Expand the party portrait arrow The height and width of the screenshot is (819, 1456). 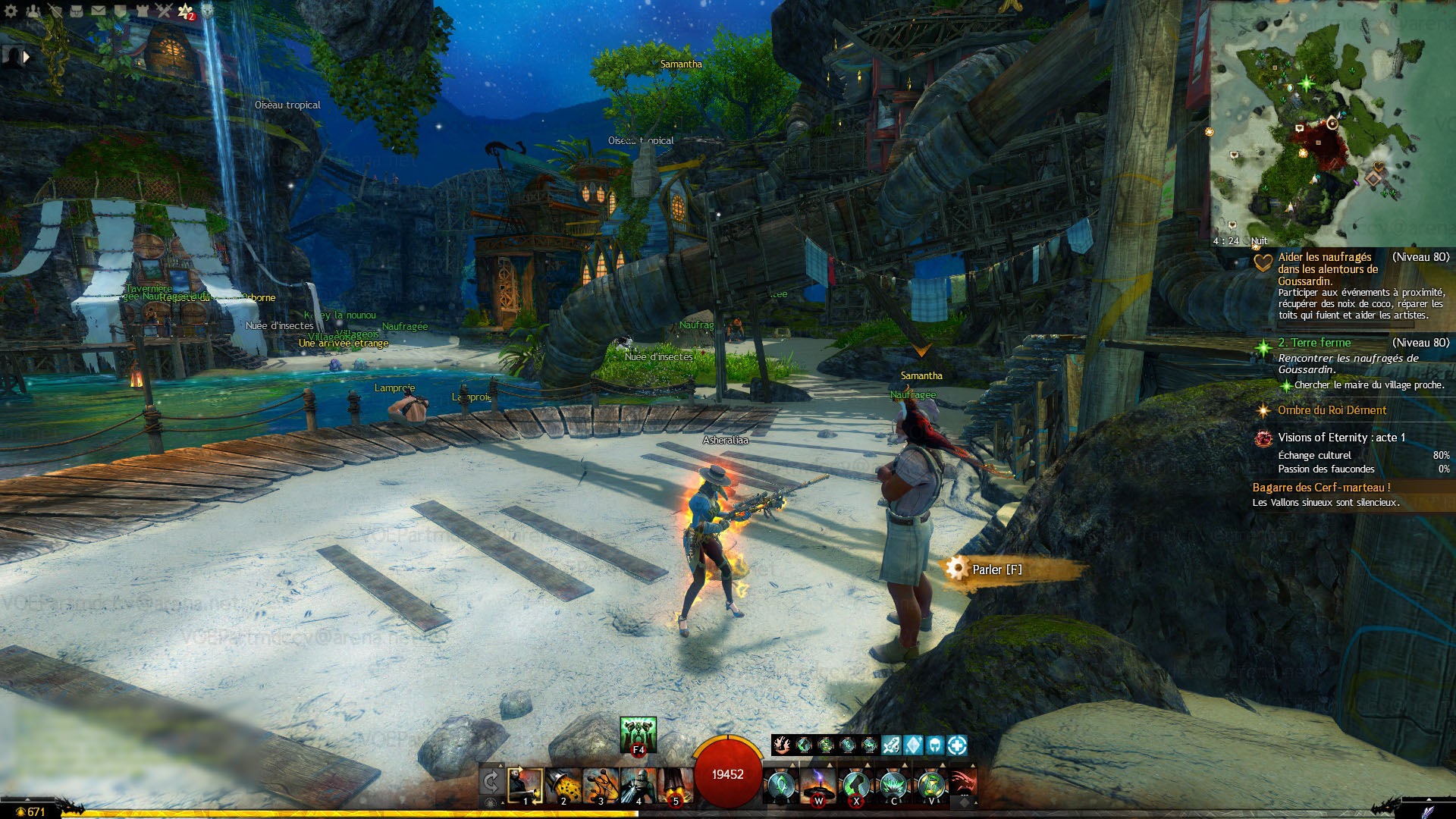[27, 56]
